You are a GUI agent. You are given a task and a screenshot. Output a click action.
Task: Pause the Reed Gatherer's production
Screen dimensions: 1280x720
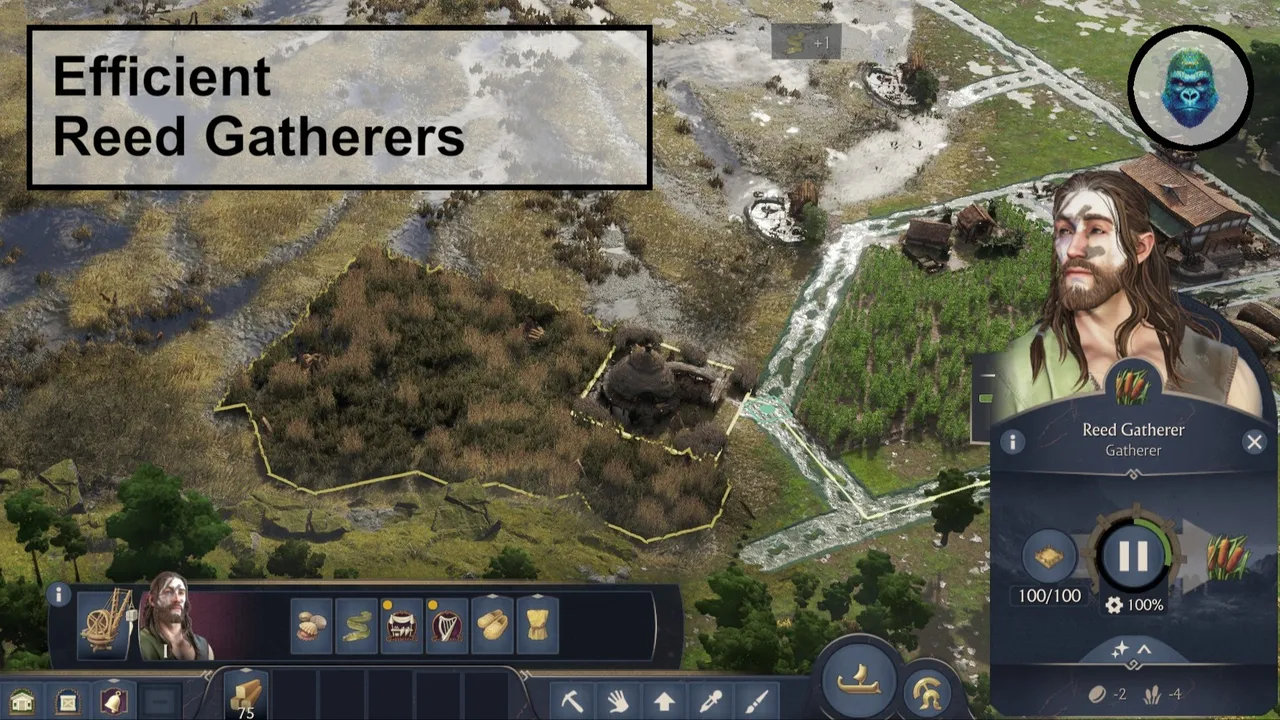1133,556
